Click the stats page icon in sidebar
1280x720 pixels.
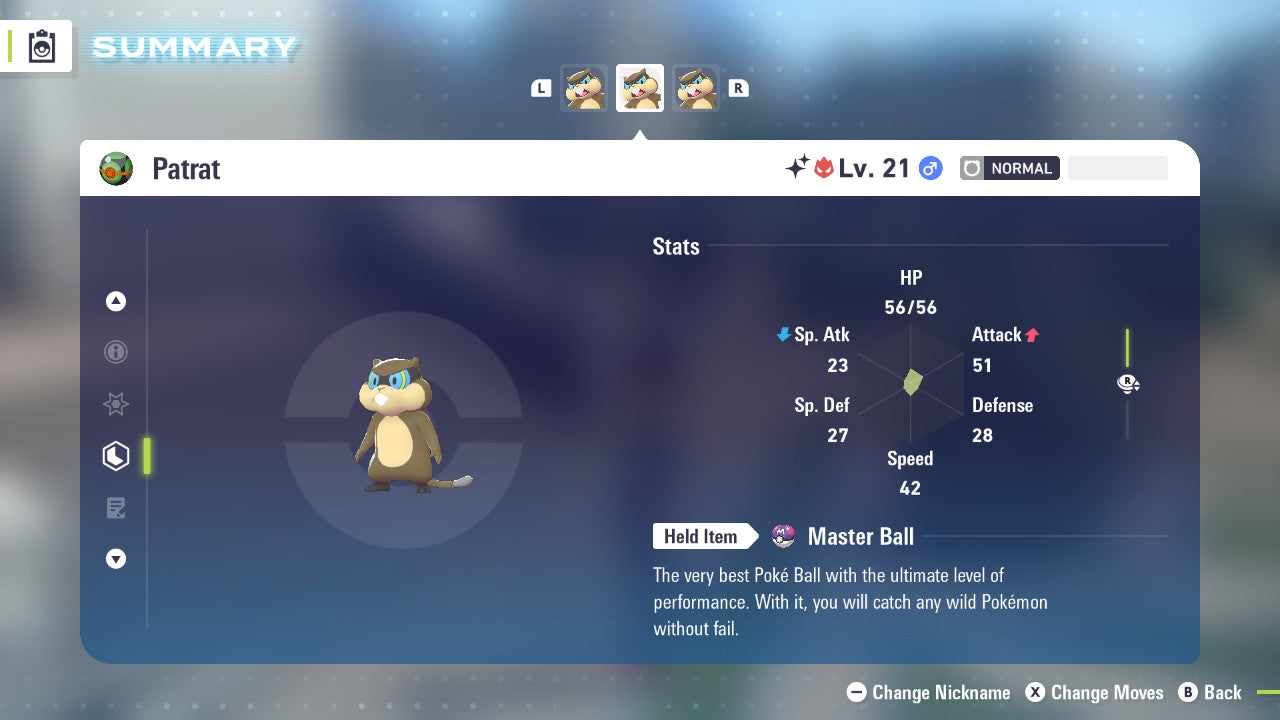pyautogui.click(x=116, y=456)
